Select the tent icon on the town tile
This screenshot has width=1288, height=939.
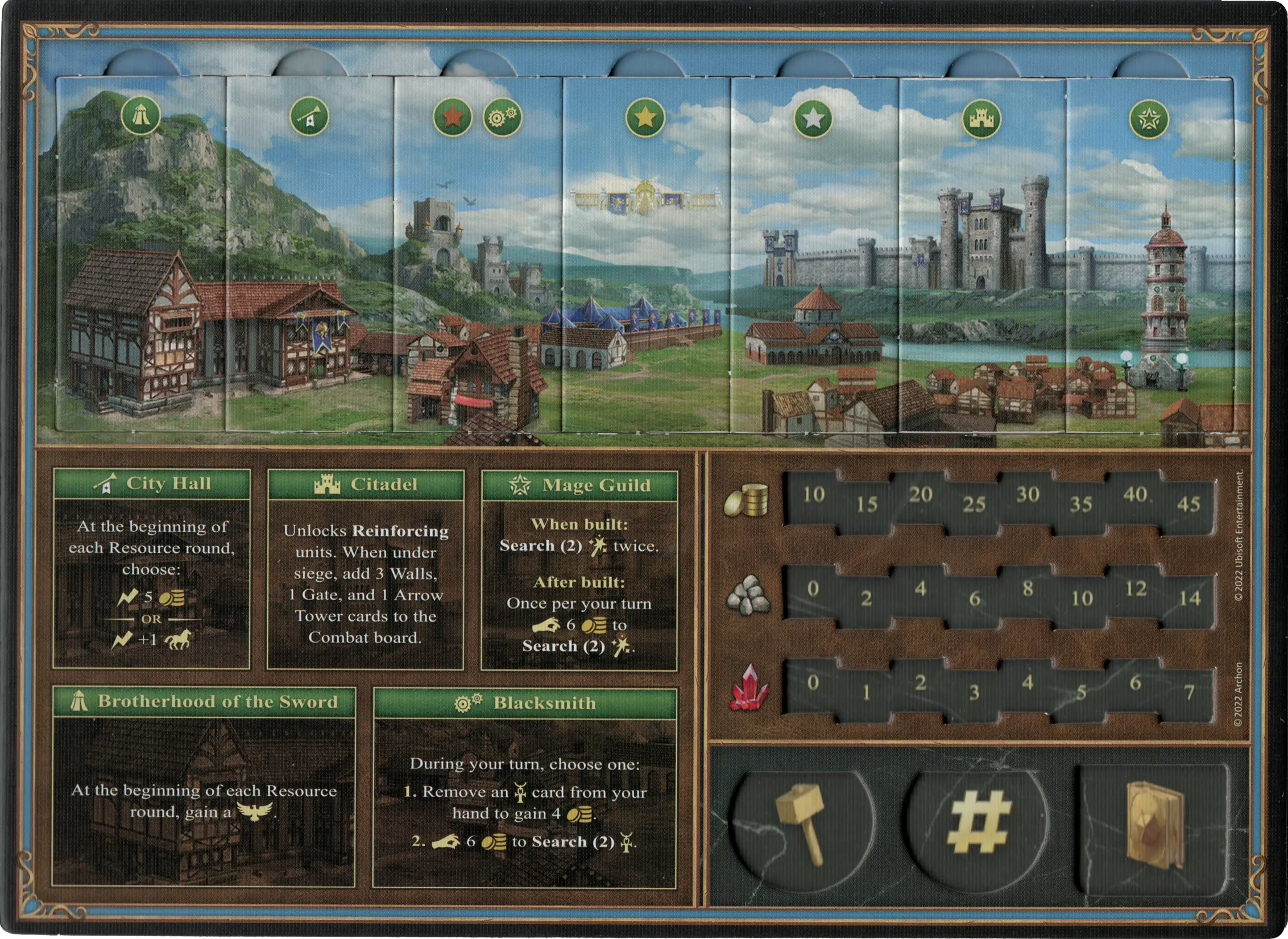[x=140, y=116]
